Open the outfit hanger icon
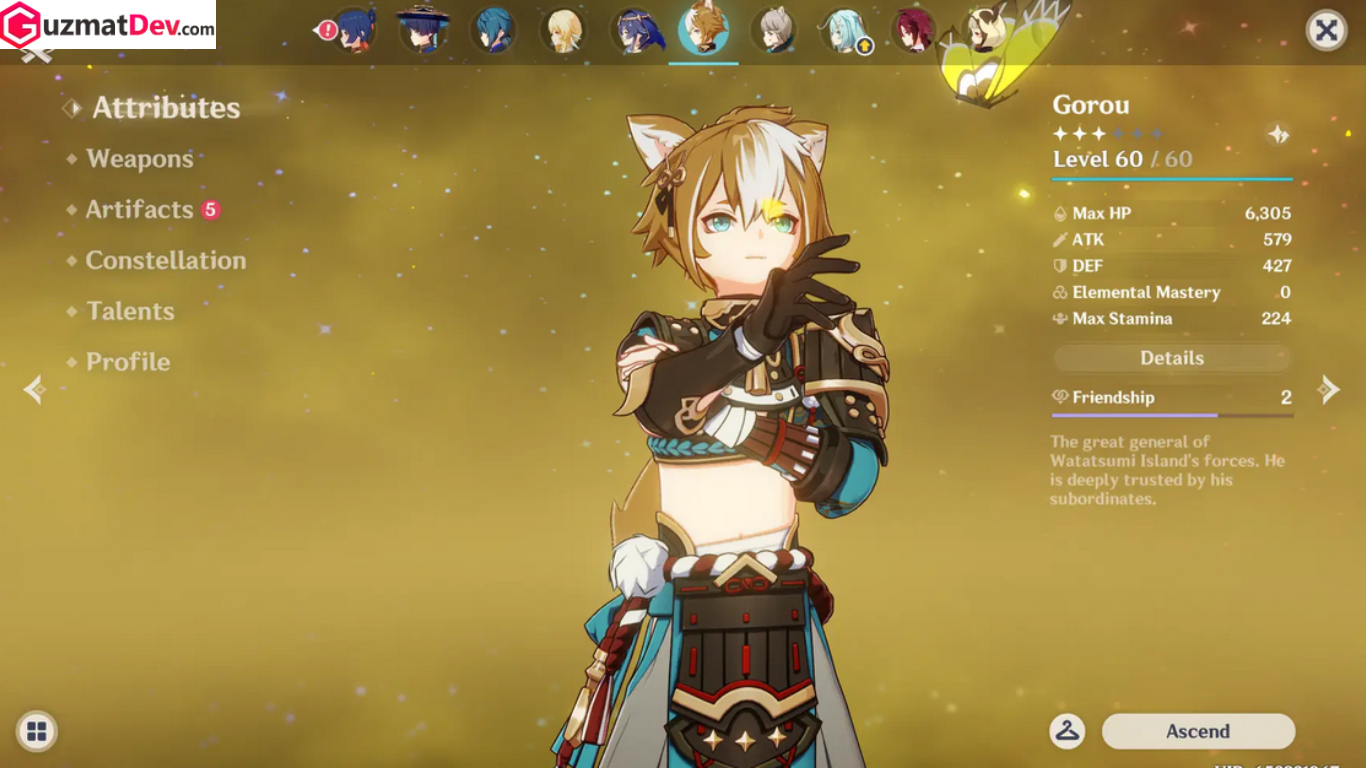 [x=1067, y=731]
